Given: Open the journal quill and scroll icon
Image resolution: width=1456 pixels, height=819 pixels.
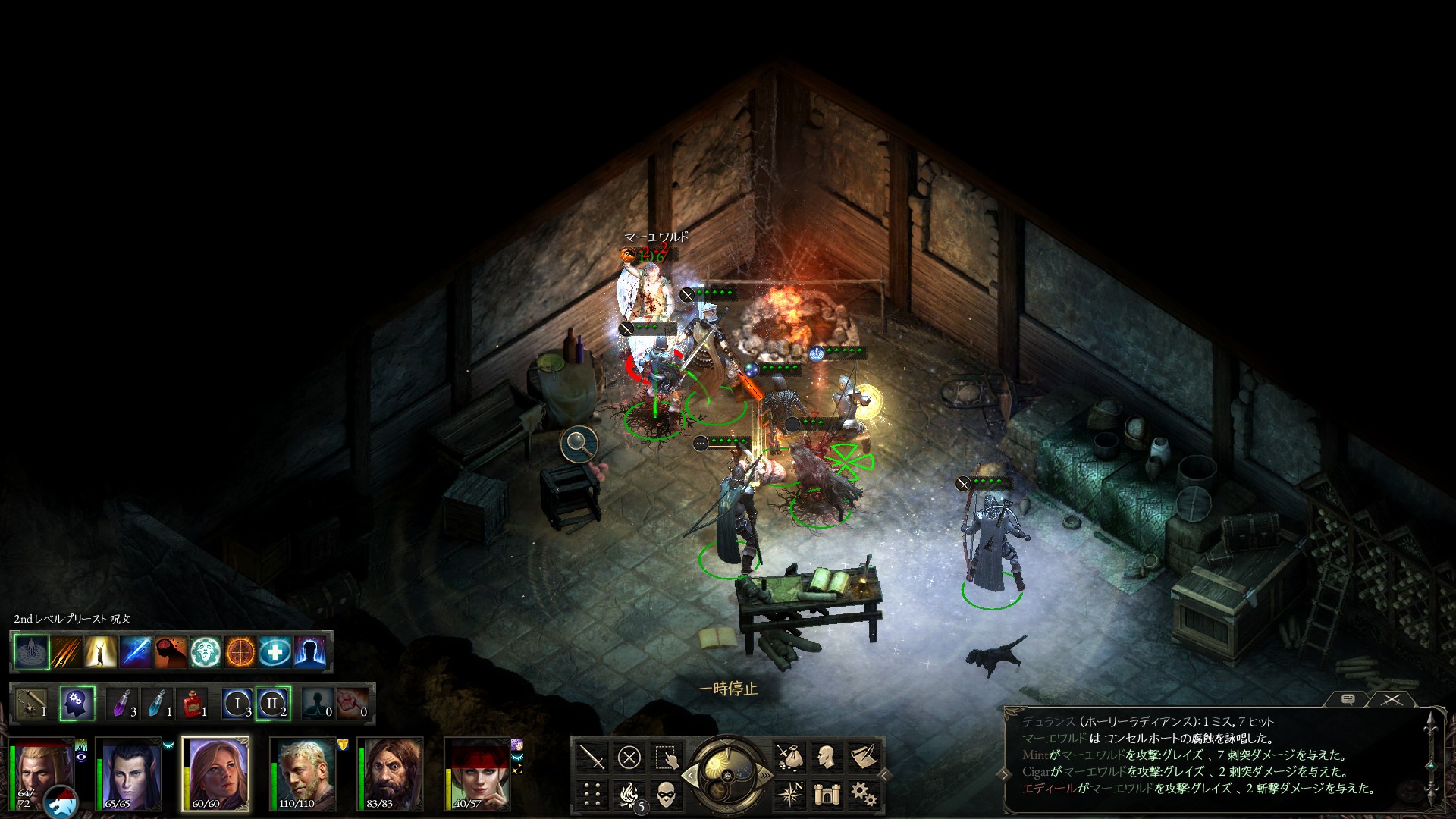Looking at the screenshot, I should point(863,757).
